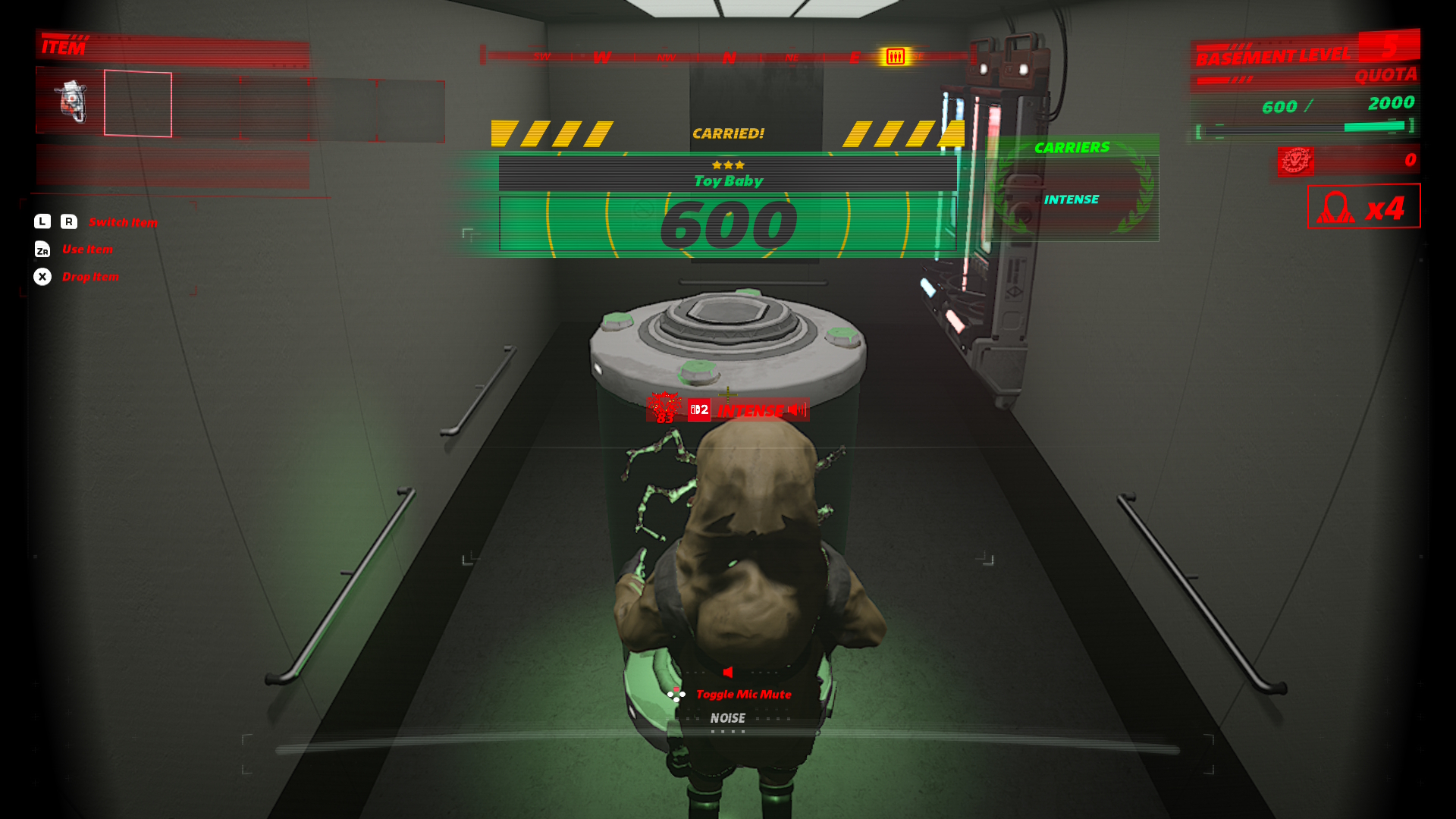Click the green quota progress bar showing 600 of 2000
Viewport: 1456px width, 819px height.
1304,128
